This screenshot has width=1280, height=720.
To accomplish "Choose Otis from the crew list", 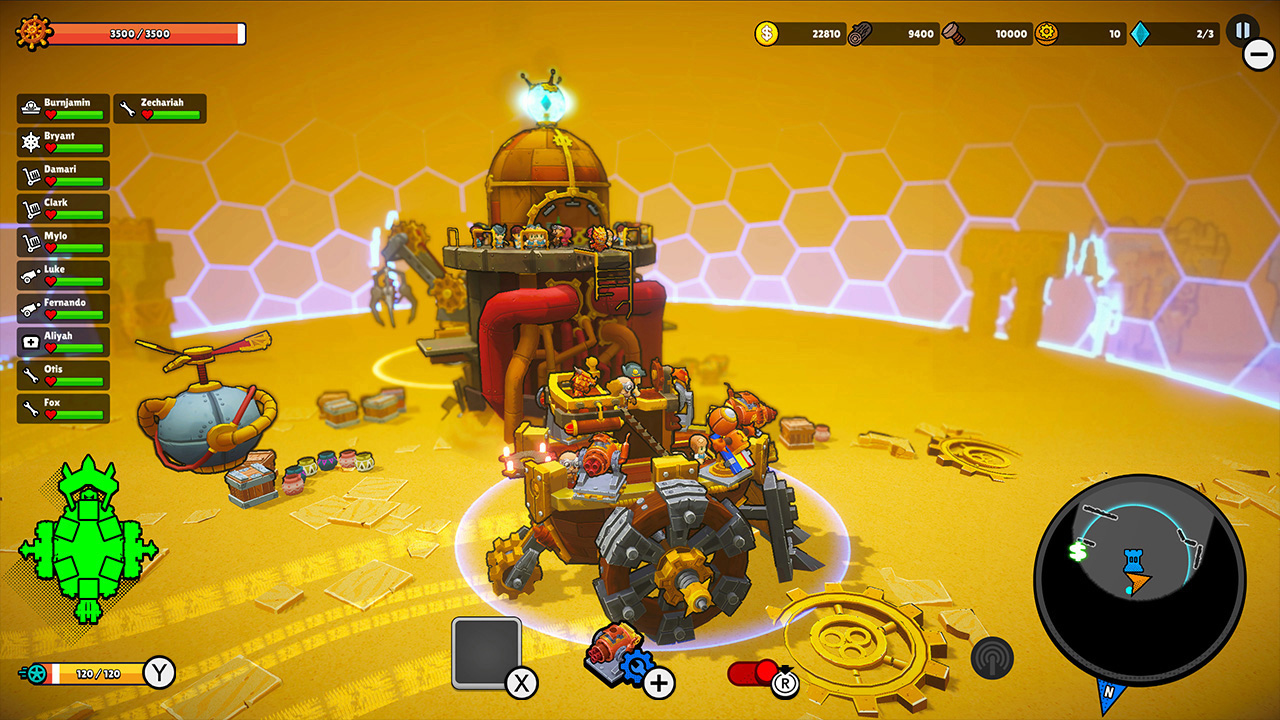I will pos(63,375).
